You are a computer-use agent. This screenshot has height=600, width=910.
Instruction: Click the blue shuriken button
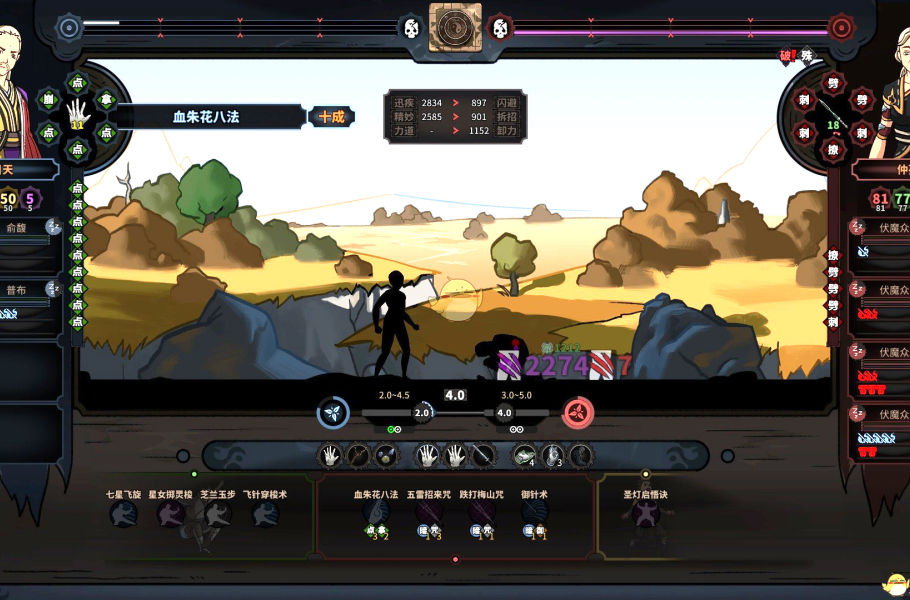click(333, 412)
